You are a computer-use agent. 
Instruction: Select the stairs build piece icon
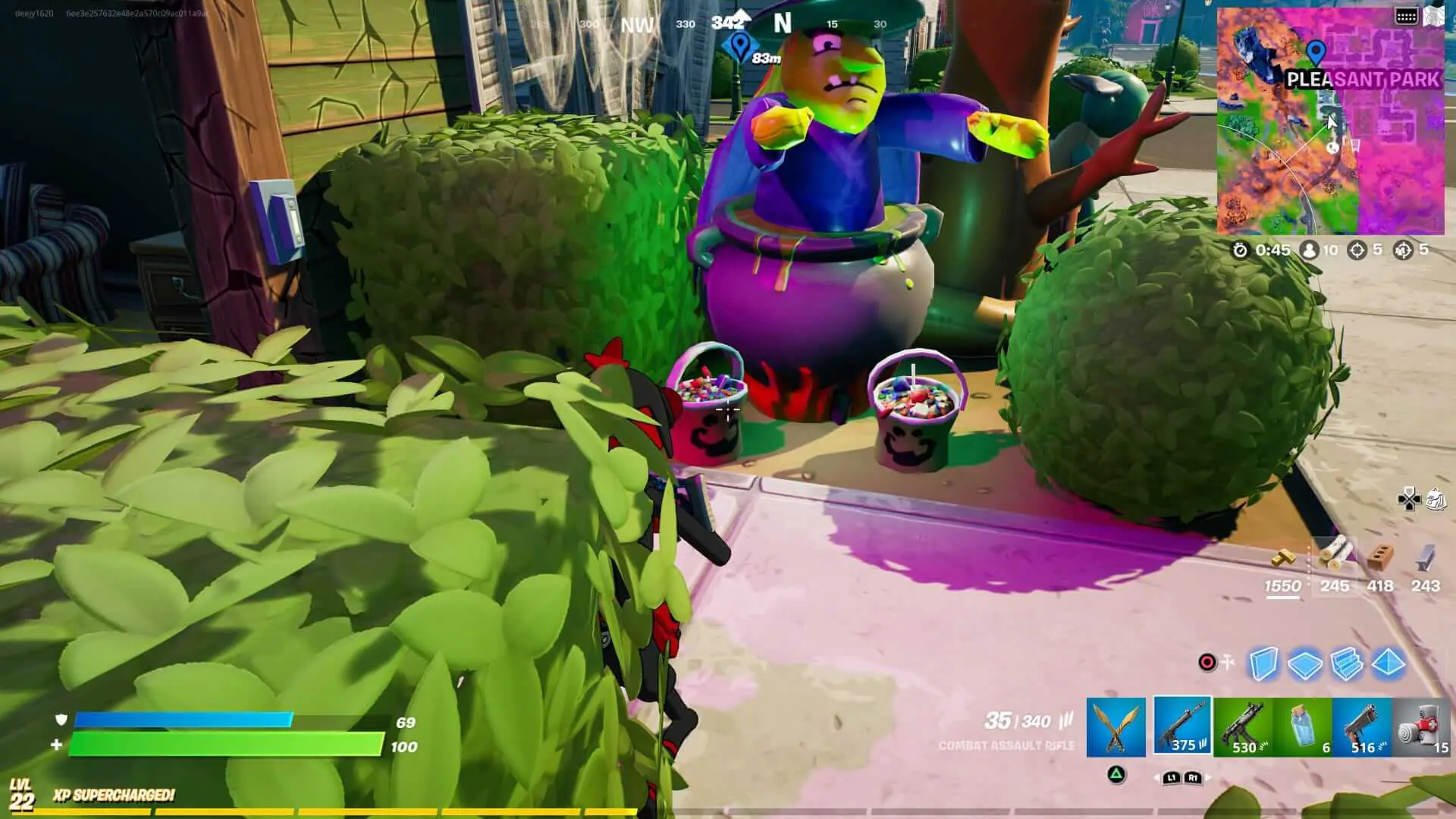(x=1346, y=664)
